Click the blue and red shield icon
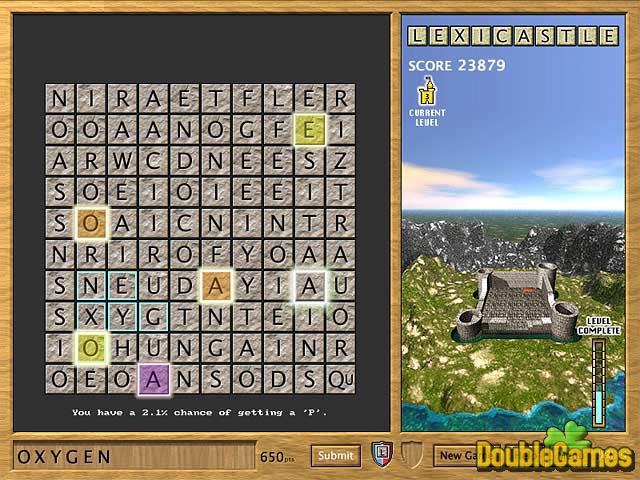 [381, 454]
